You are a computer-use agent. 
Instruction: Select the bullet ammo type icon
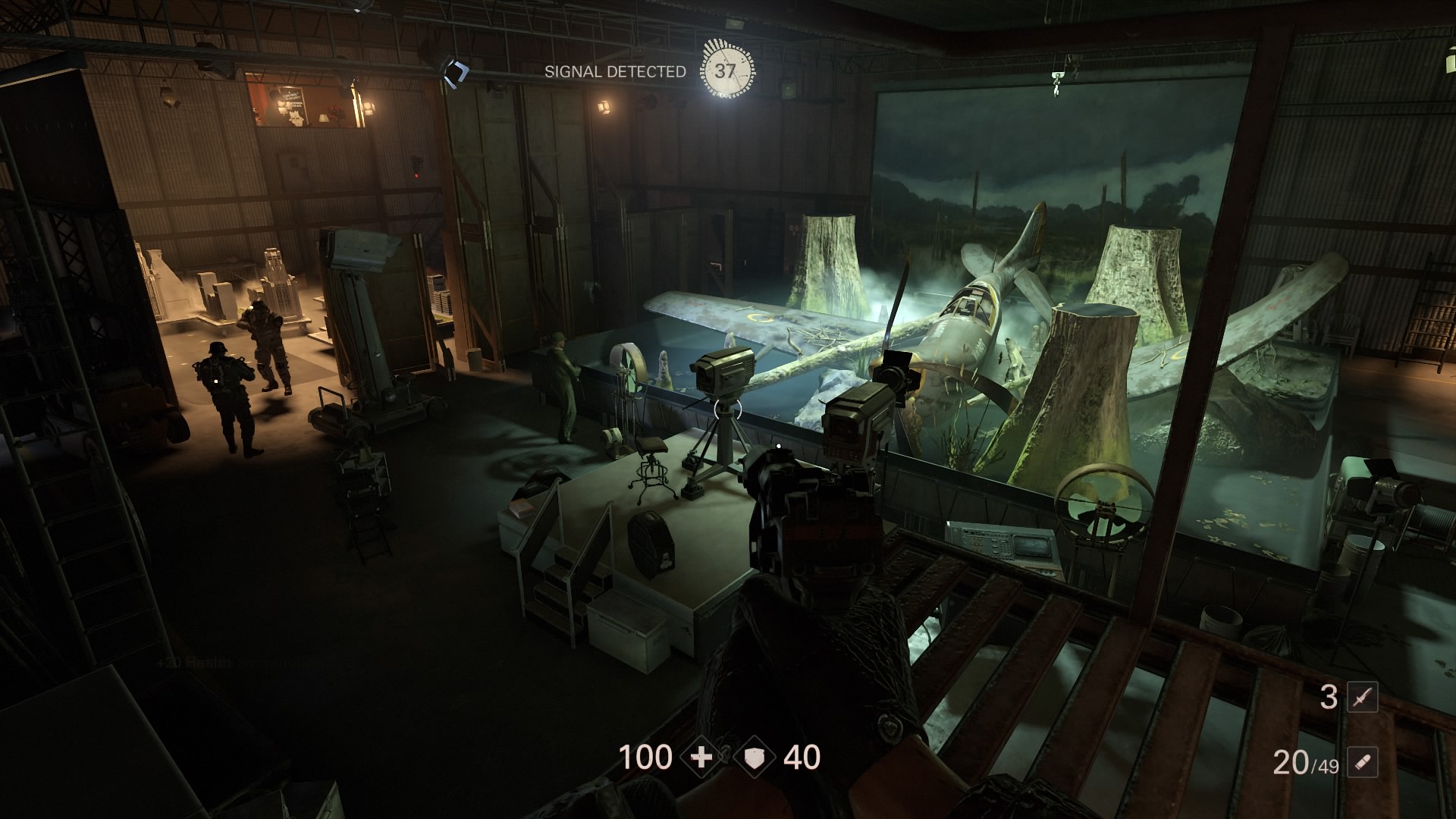pyautogui.click(x=1362, y=761)
